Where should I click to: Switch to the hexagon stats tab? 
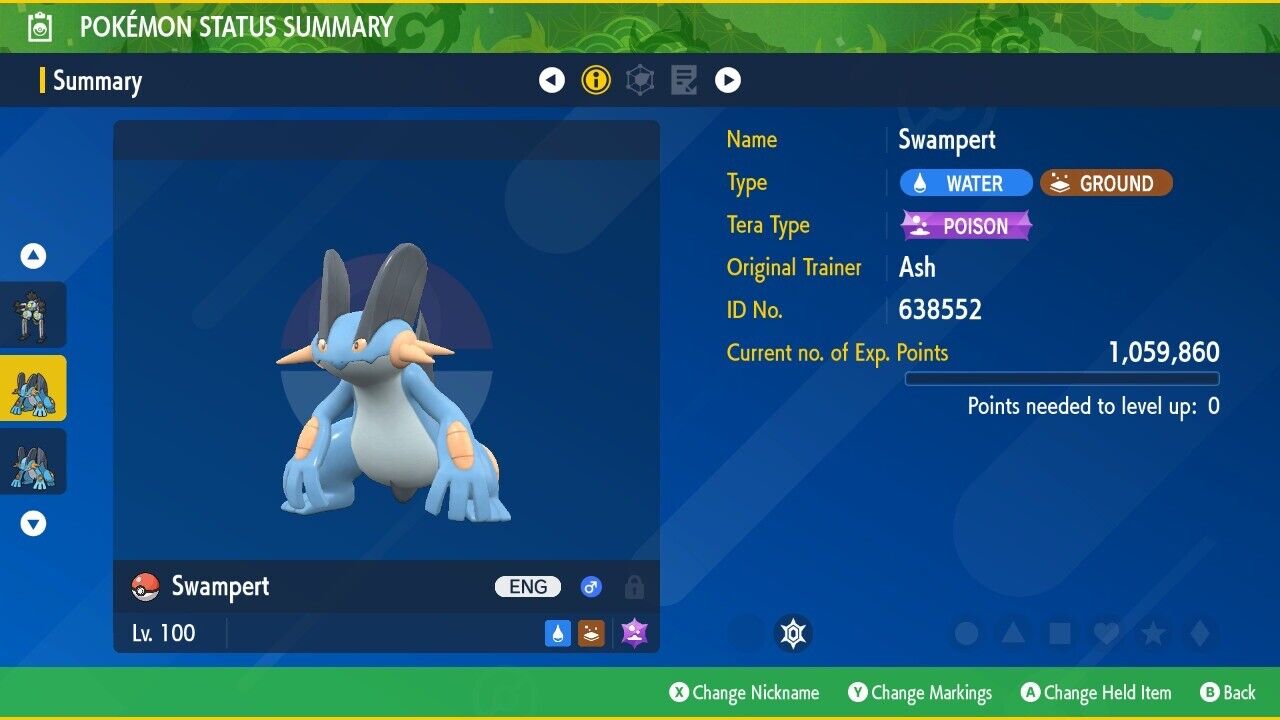point(640,80)
